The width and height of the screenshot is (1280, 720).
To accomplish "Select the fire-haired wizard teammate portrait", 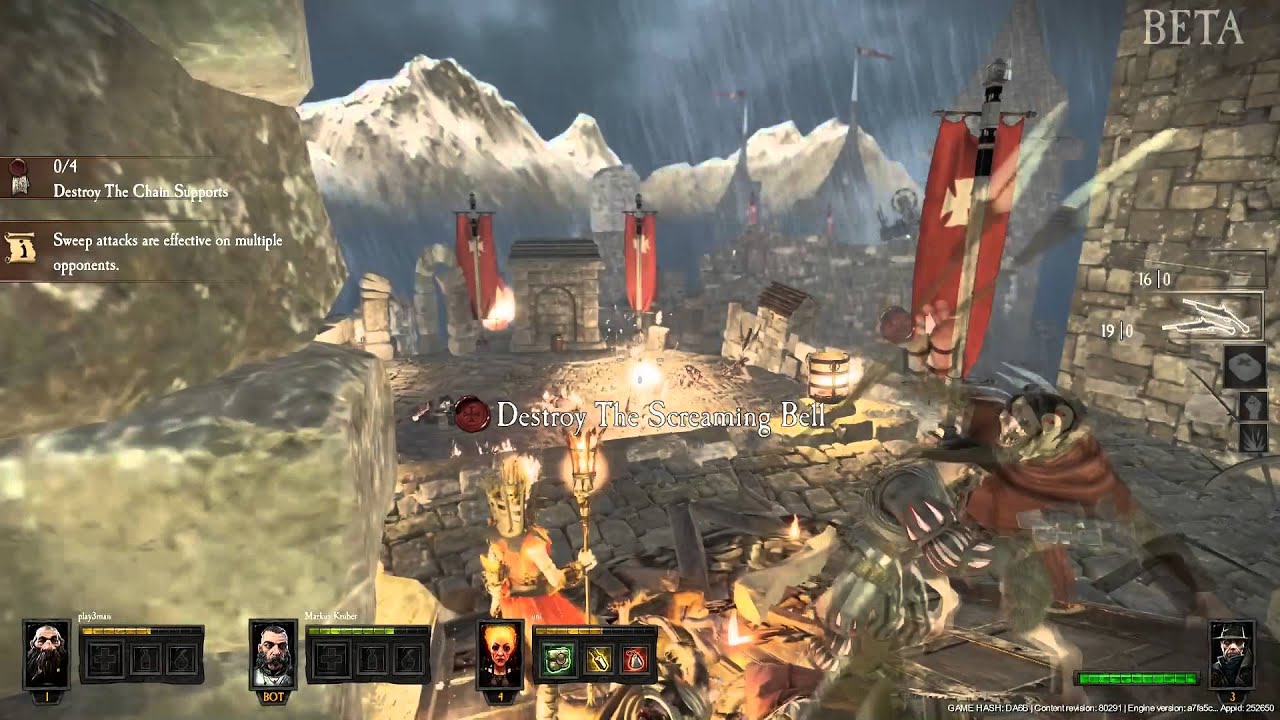I will pos(500,654).
